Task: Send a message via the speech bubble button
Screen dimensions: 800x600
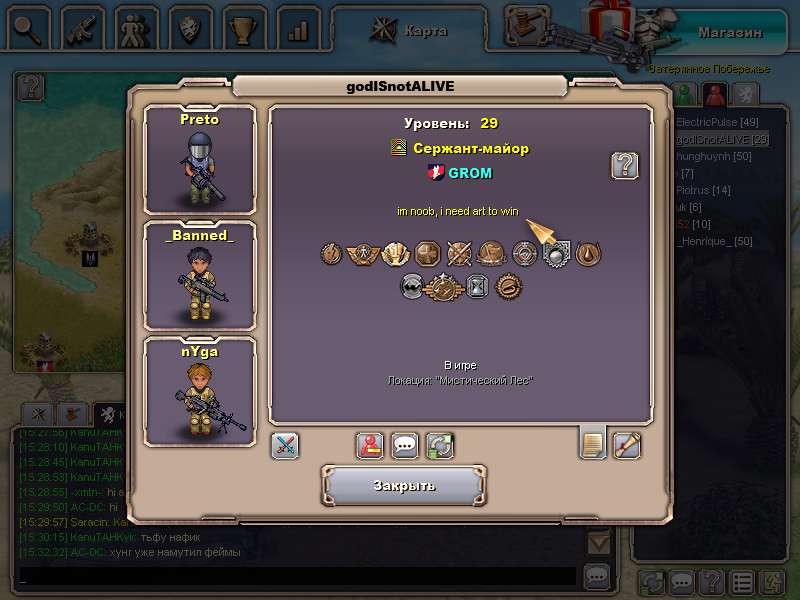Action: (405, 445)
